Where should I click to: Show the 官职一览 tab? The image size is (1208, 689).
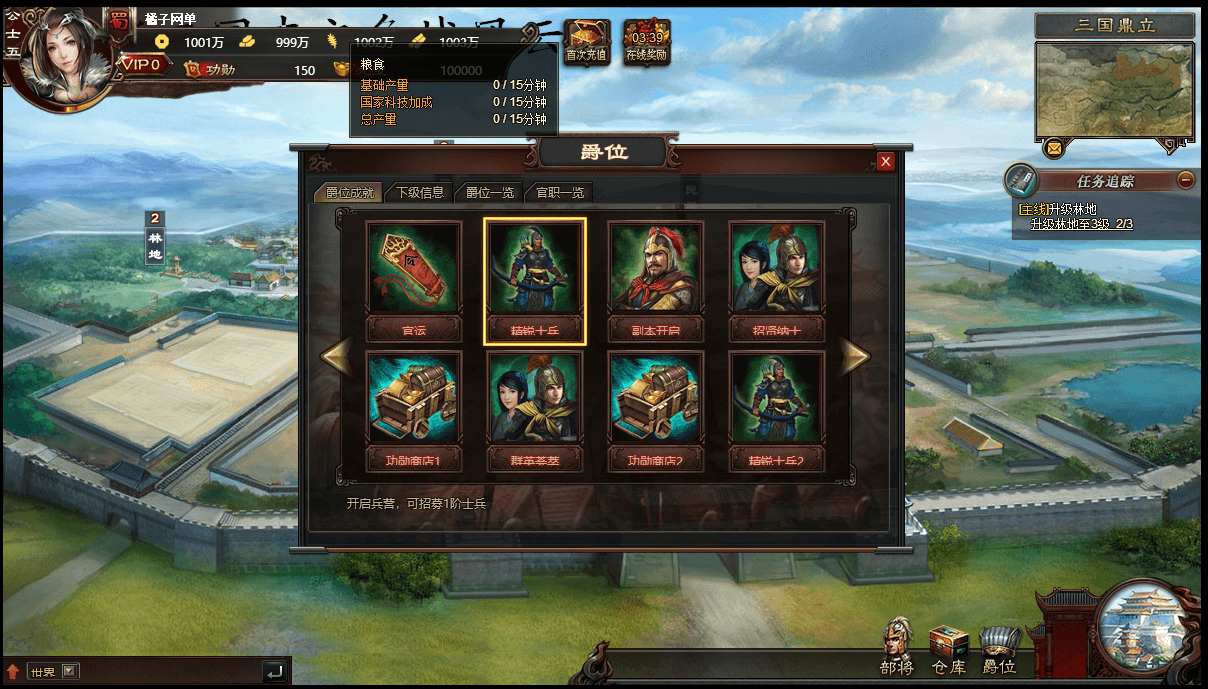point(560,192)
